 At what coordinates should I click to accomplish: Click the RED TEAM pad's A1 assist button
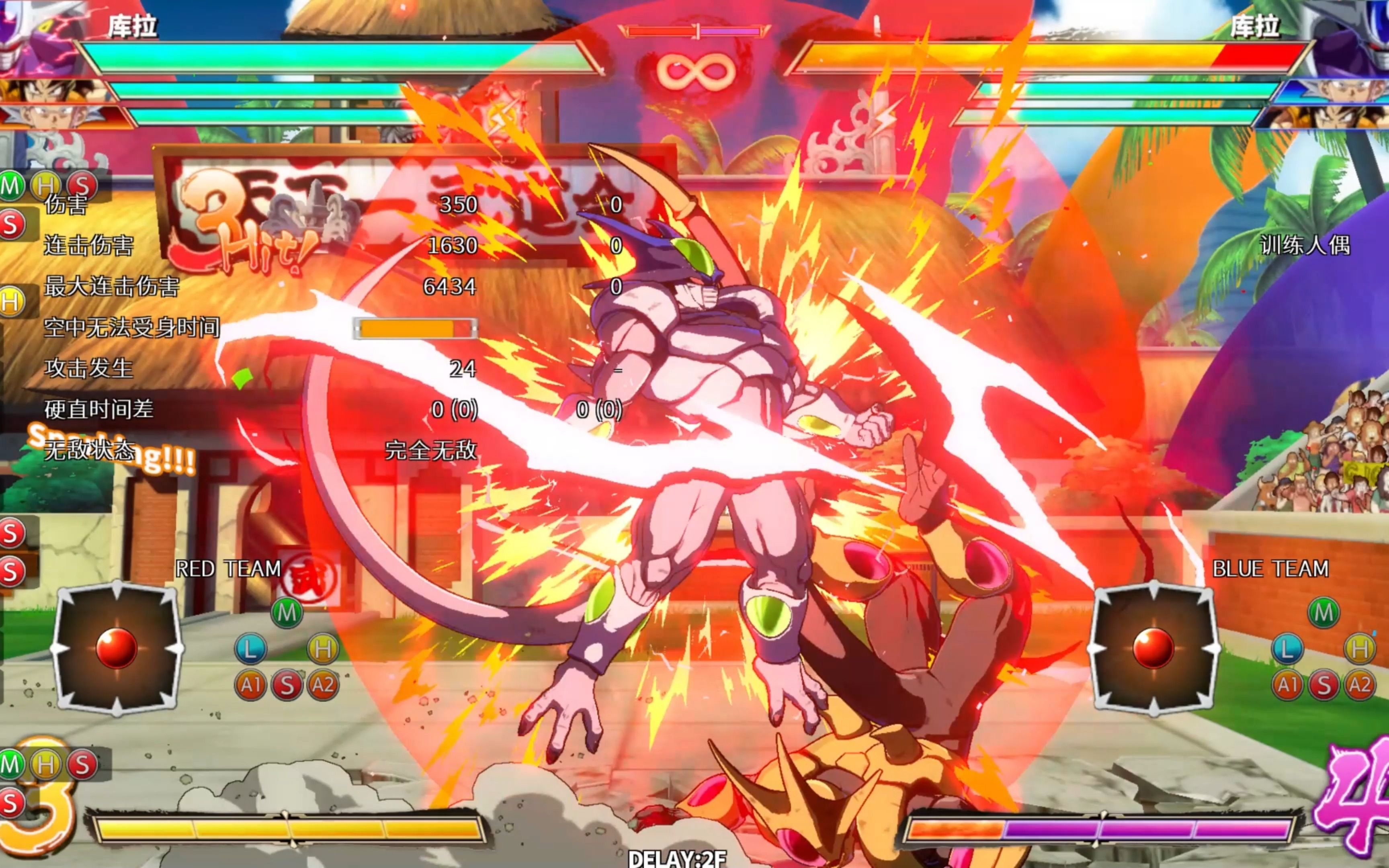[251, 685]
